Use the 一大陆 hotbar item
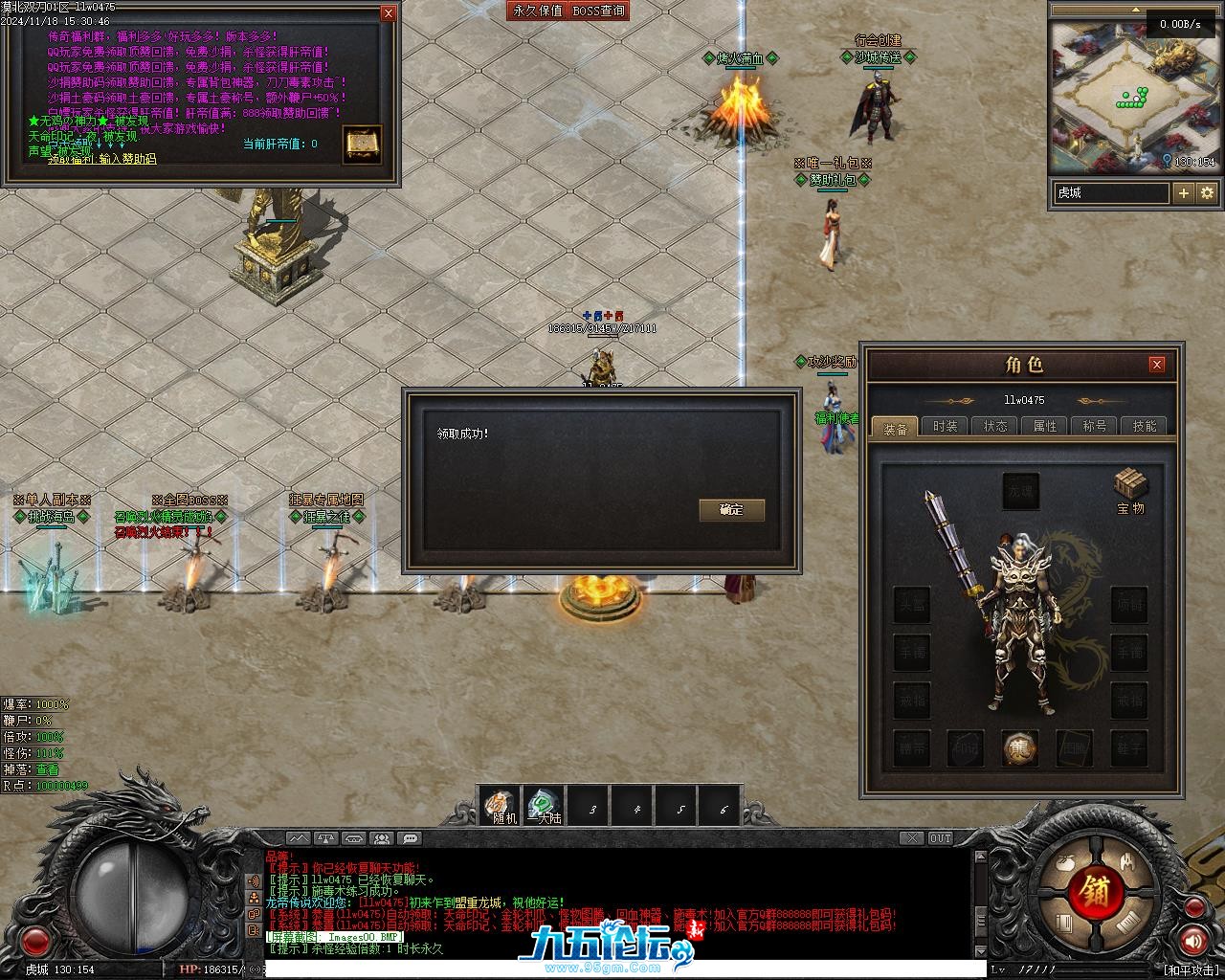Screen dimensions: 1225x980 click(545, 806)
